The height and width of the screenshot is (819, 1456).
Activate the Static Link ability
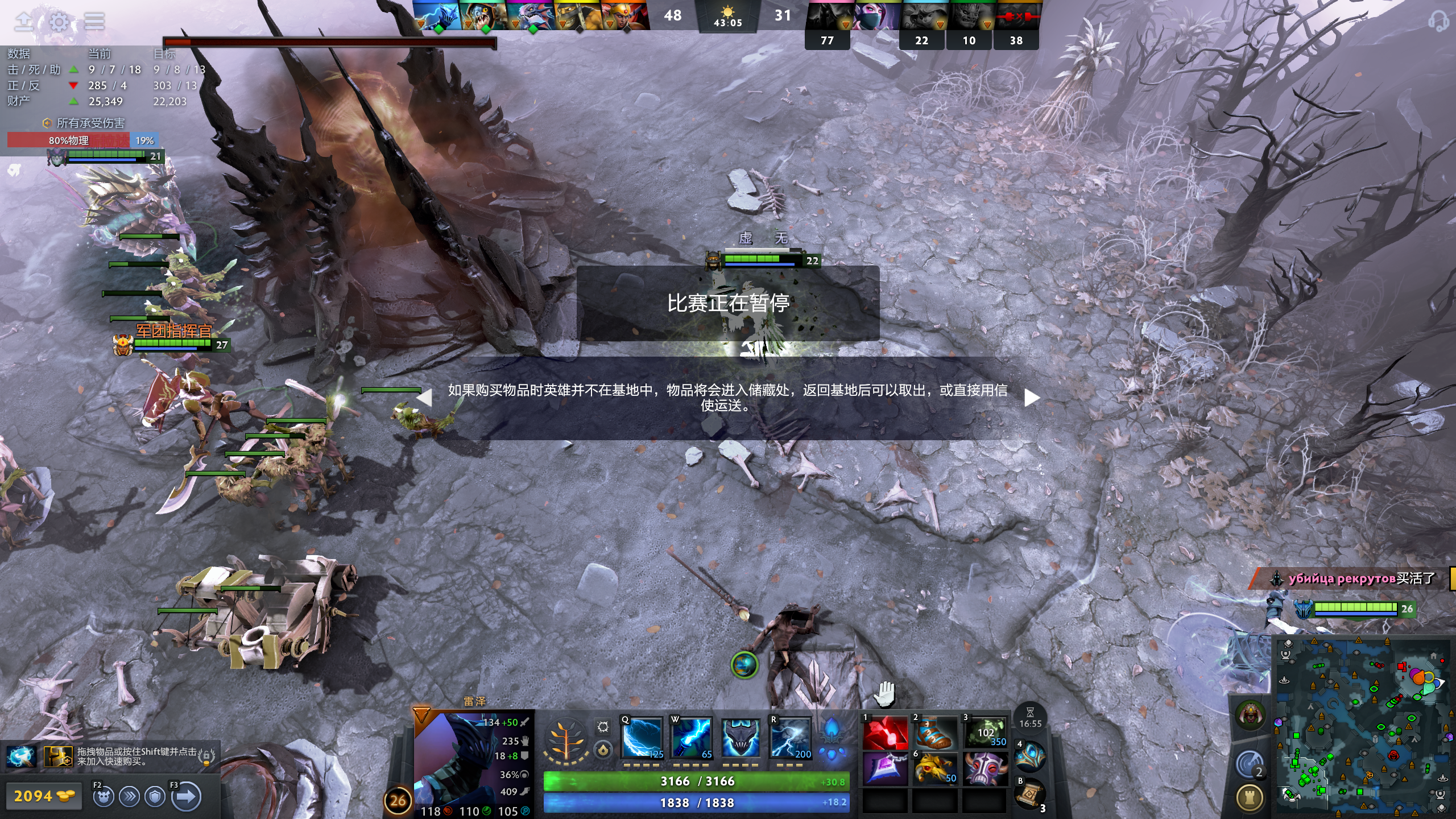coord(691,738)
